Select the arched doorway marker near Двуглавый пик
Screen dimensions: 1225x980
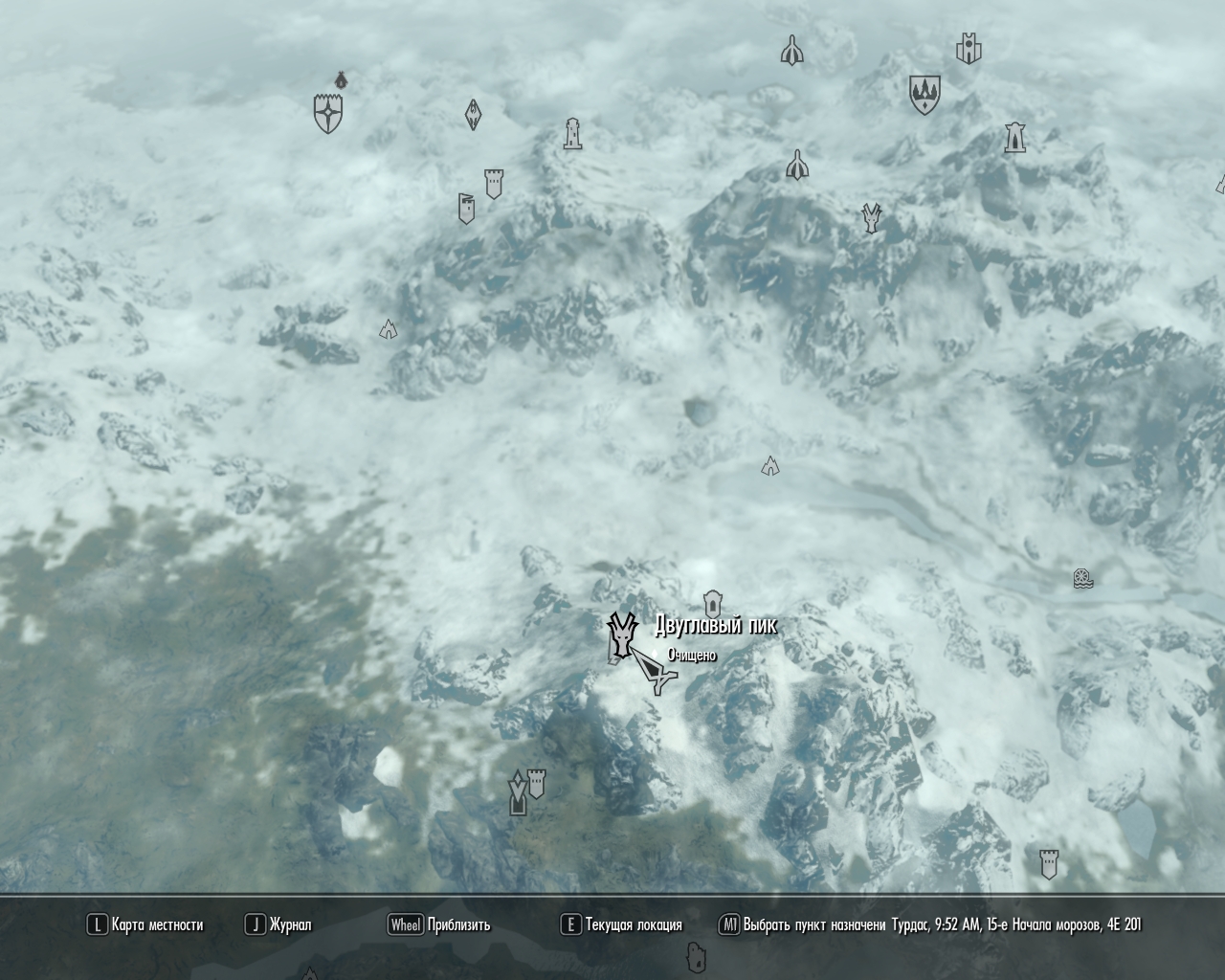[711, 604]
